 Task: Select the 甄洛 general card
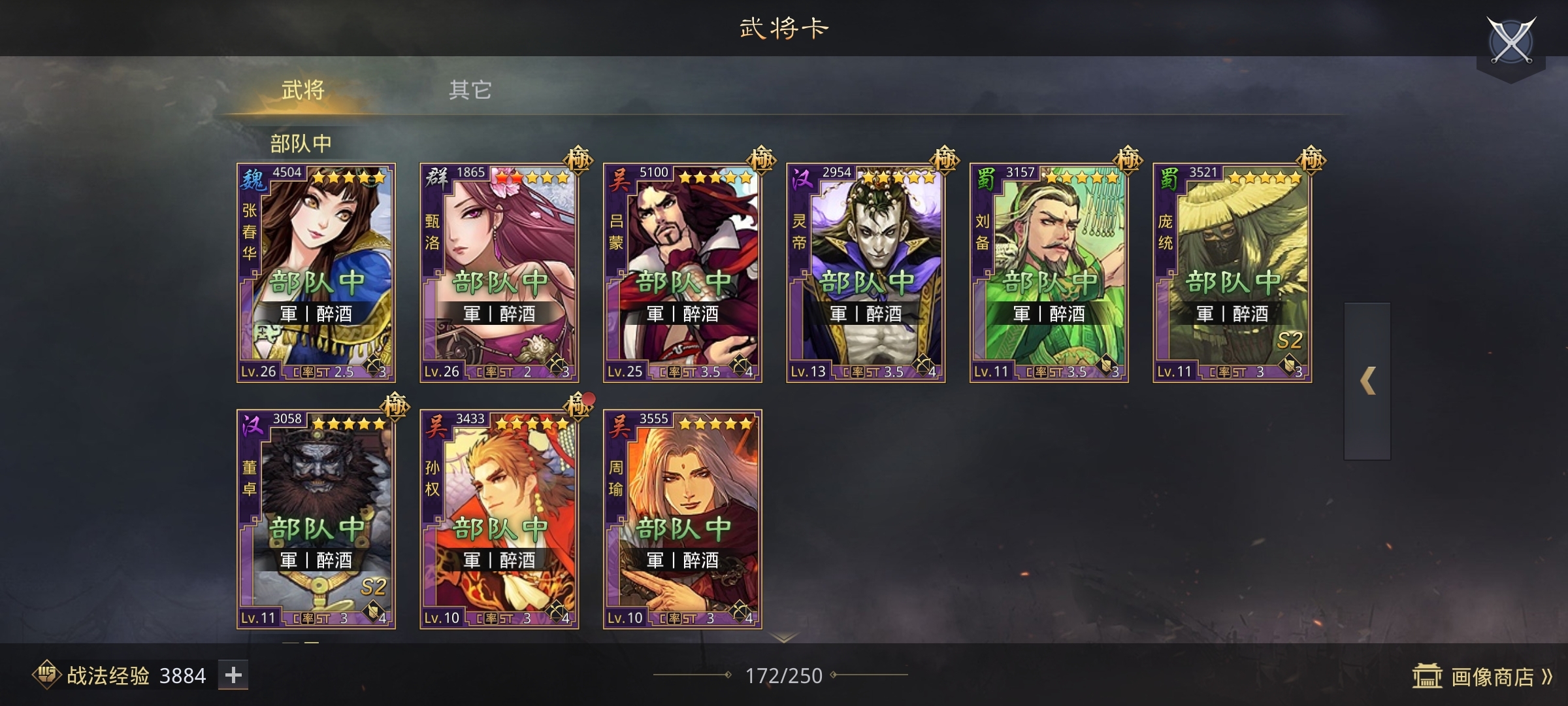499,273
